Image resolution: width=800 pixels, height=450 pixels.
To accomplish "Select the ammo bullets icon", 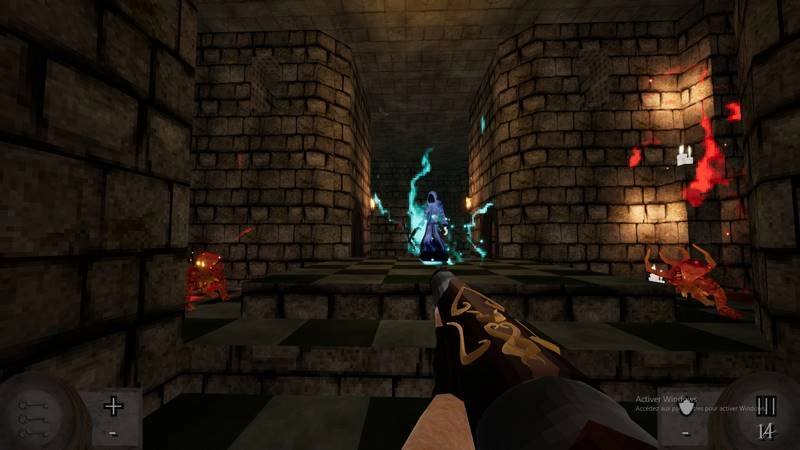I will (x=766, y=406).
